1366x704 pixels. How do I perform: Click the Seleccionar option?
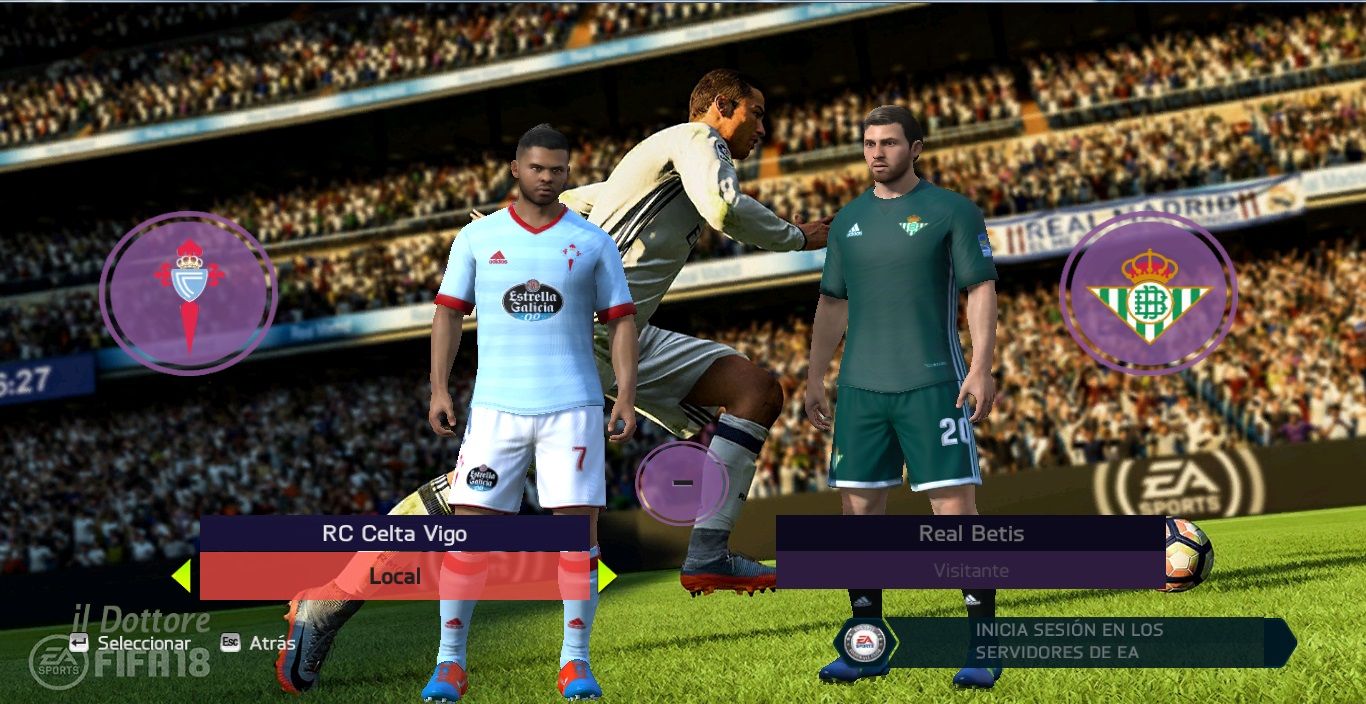point(143,643)
